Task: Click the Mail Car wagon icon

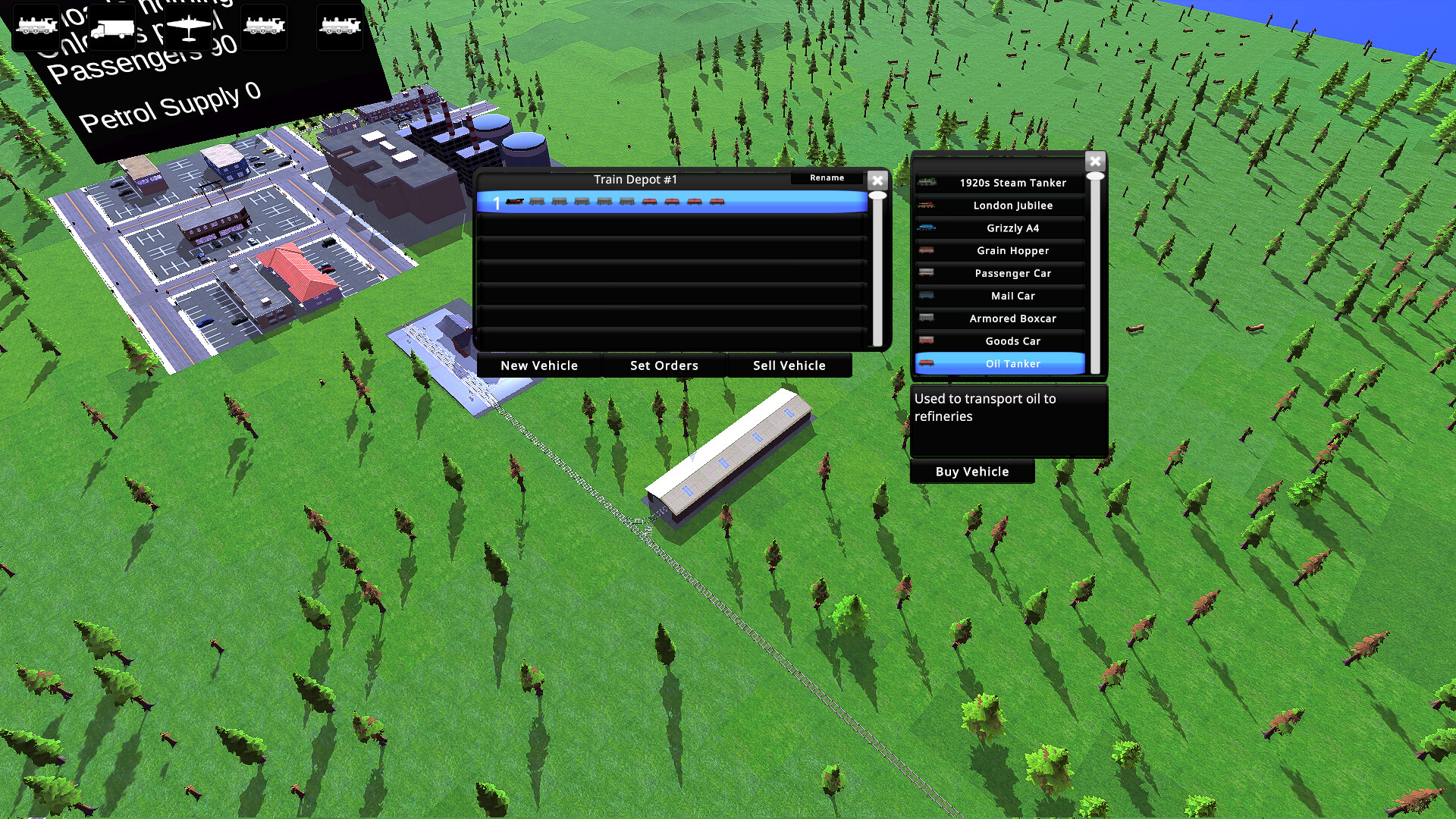Action: click(x=927, y=296)
